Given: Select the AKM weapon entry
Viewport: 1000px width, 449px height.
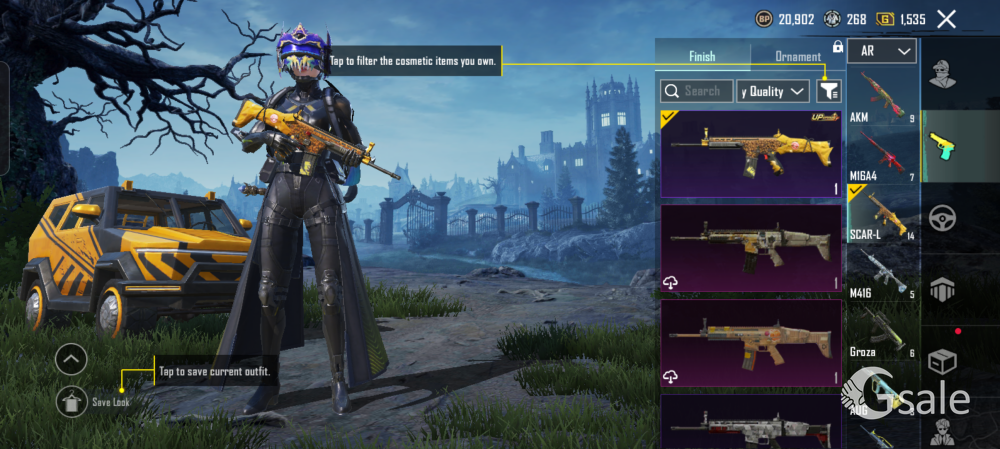Looking at the screenshot, I should (882, 95).
